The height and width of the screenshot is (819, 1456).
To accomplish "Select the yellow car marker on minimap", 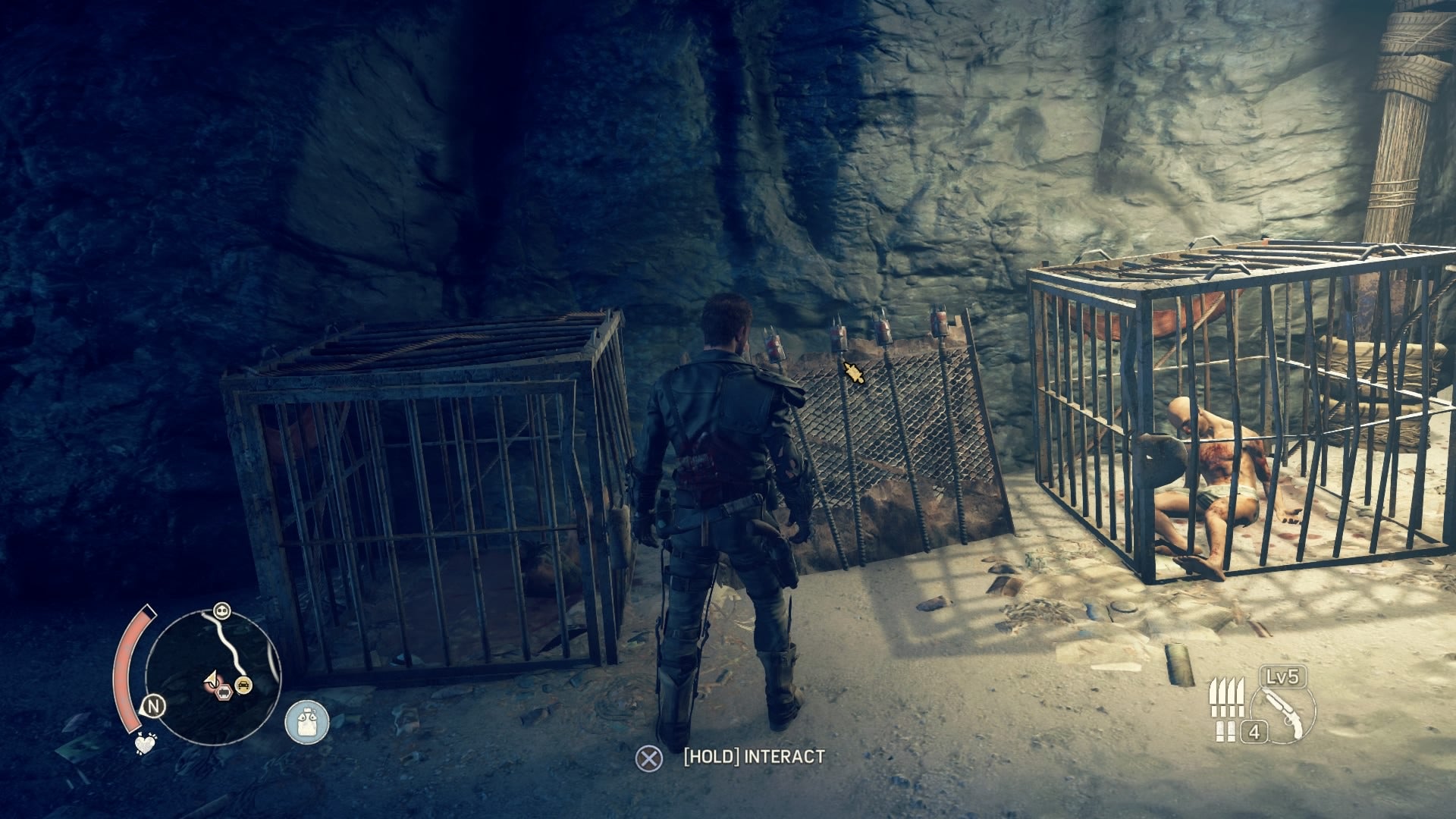I will [244, 686].
